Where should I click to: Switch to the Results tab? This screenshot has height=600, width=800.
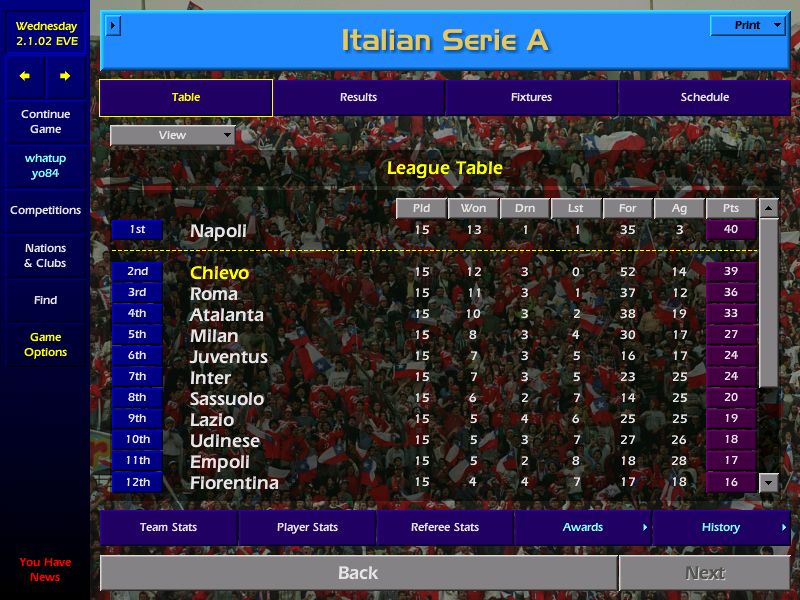358,98
